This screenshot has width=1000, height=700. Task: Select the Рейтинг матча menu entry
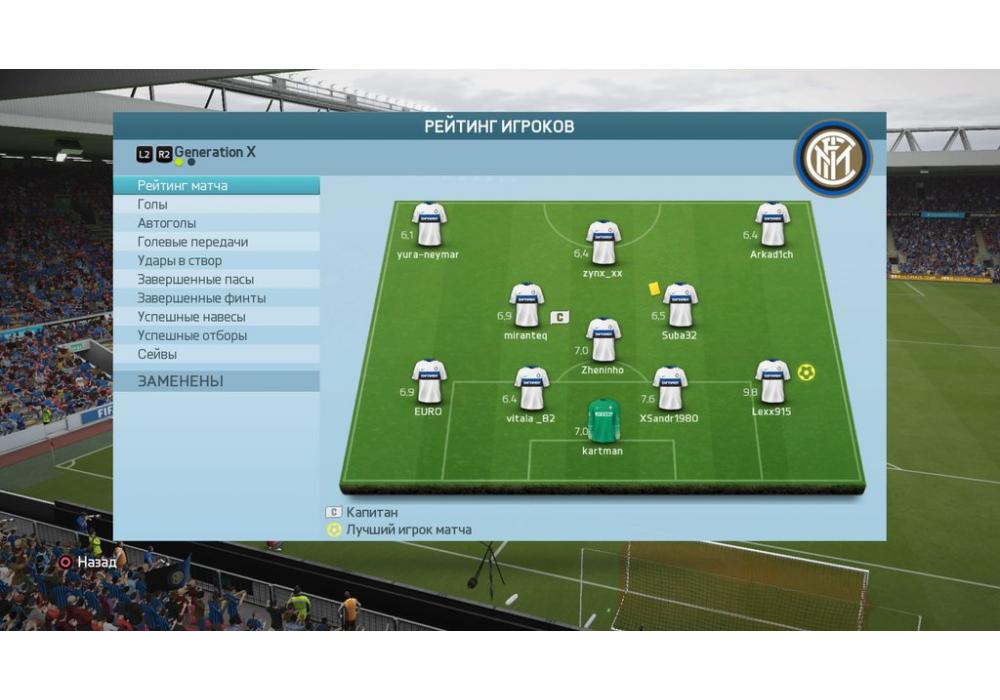(183, 186)
